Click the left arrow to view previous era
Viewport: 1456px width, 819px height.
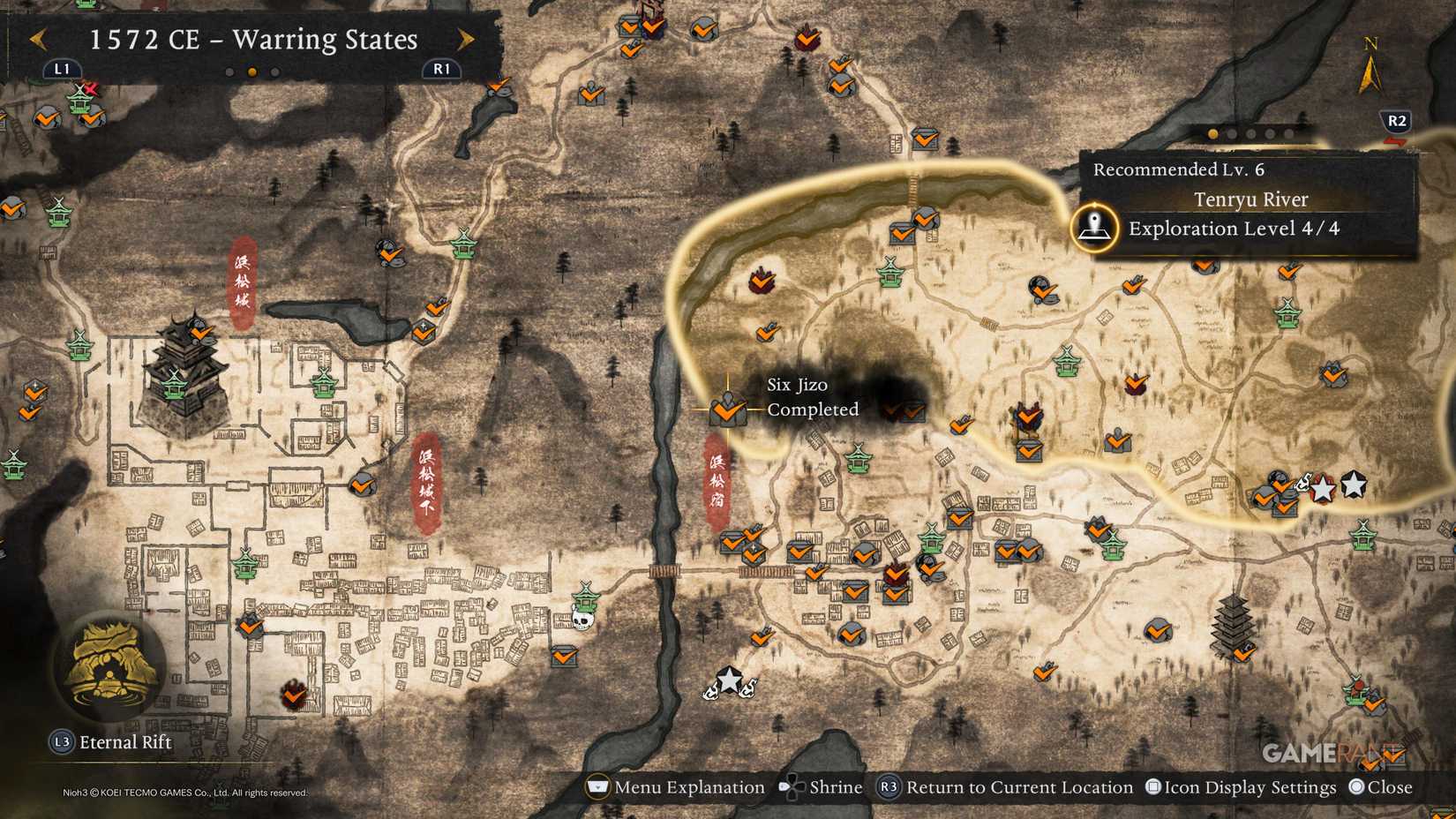(37, 40)
